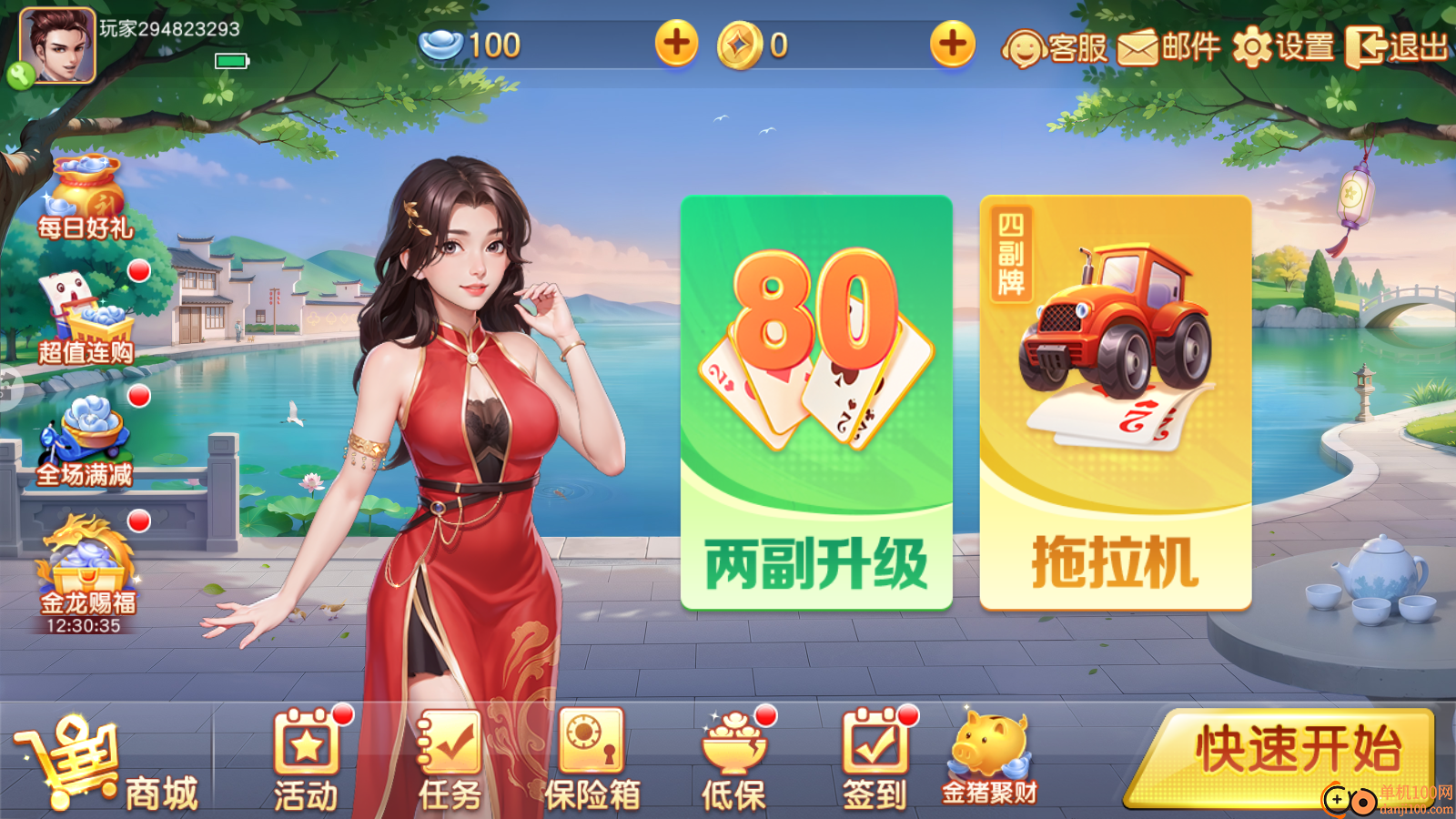Open the 签到 daily sign-in icon

click(875, 760)
